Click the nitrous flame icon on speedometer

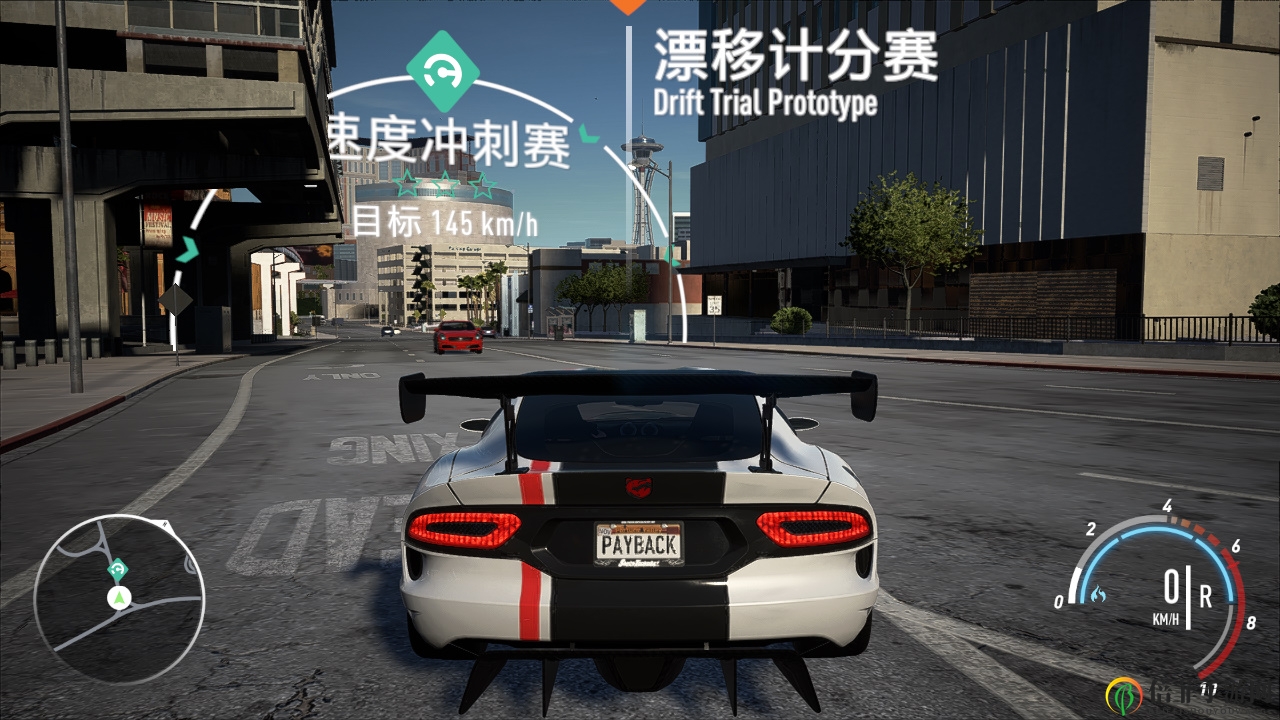(1098, 594)
